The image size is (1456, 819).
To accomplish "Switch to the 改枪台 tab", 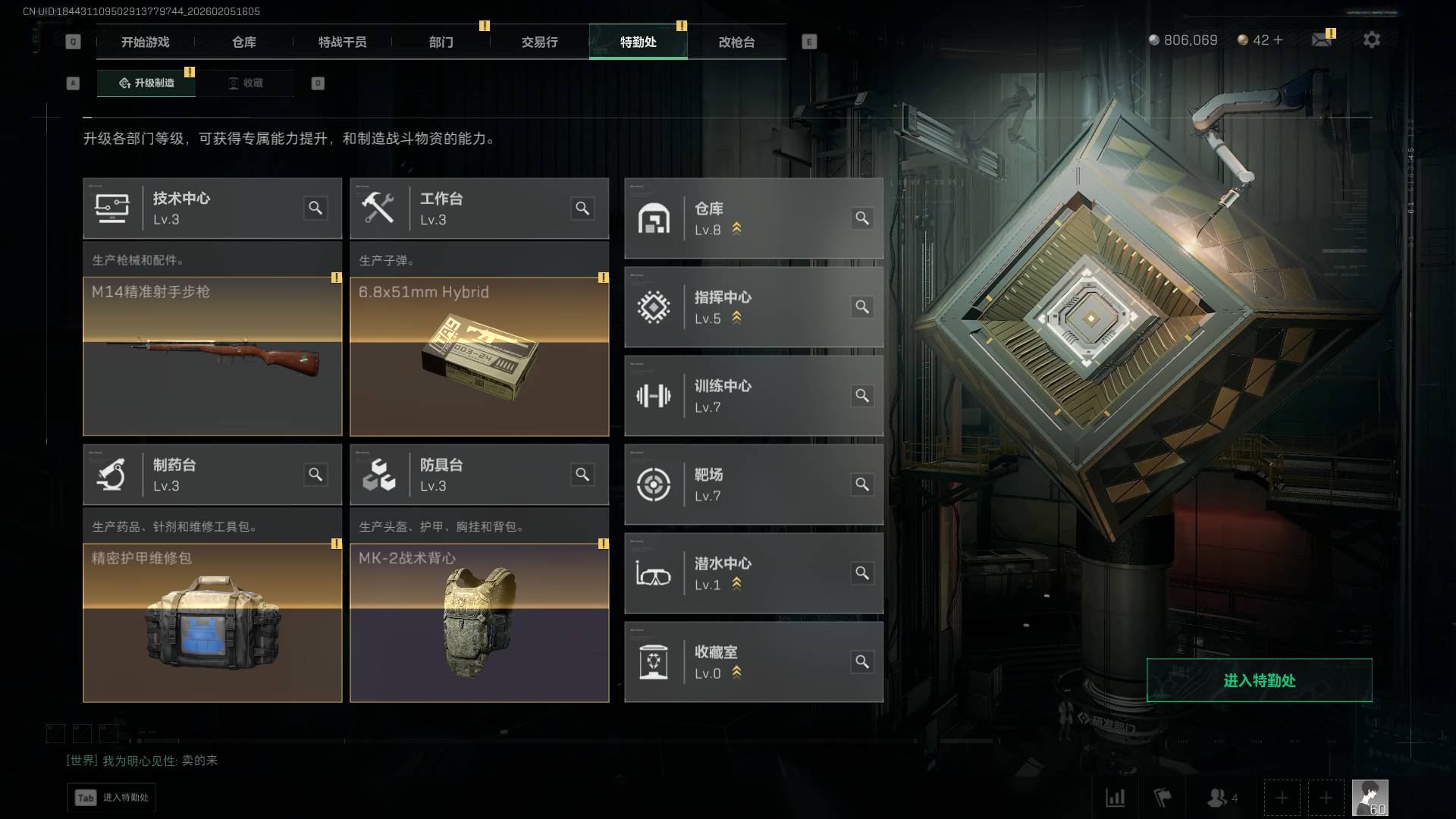I will coord(736,42).
